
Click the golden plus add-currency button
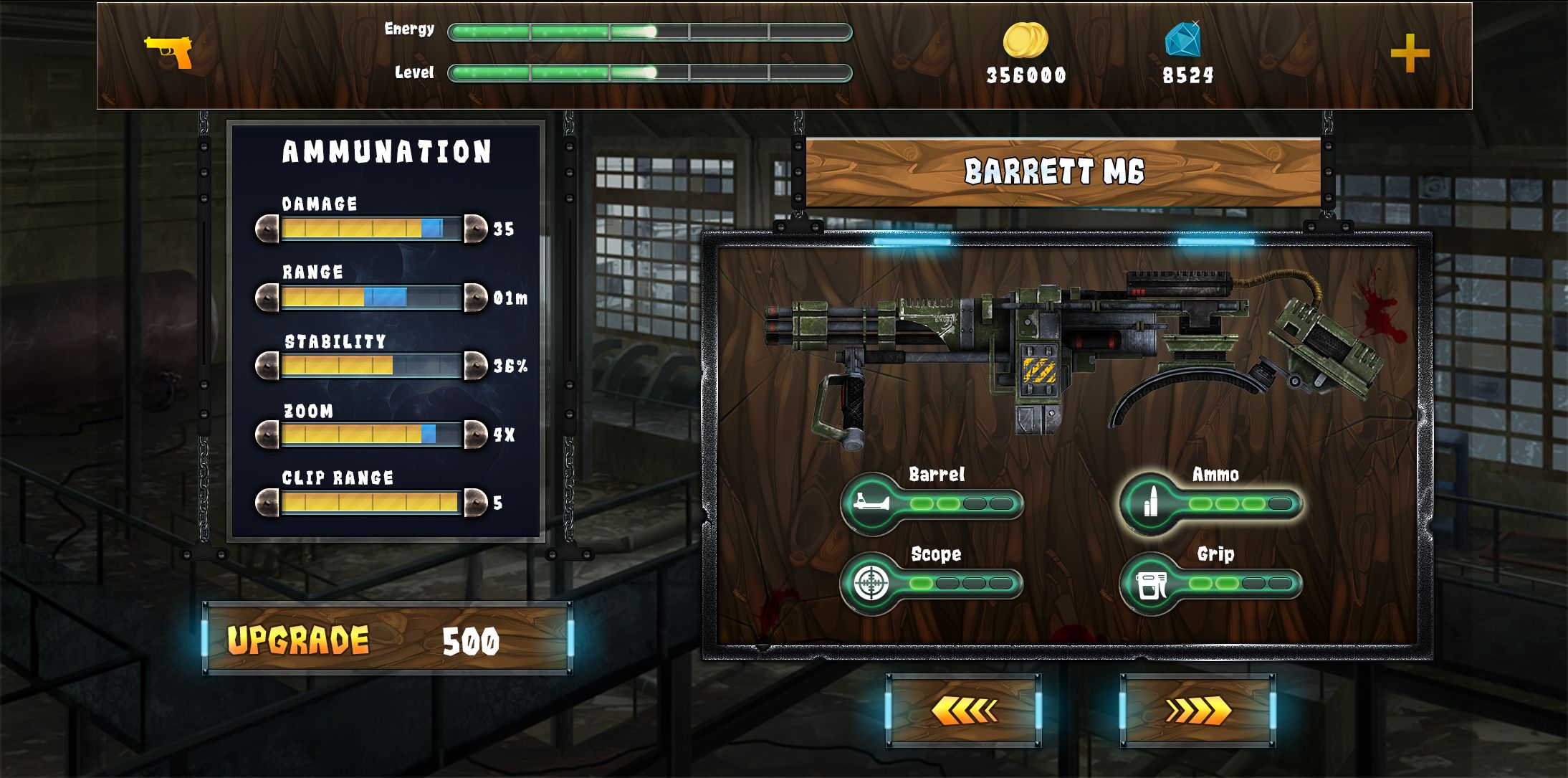[1410, 54]
